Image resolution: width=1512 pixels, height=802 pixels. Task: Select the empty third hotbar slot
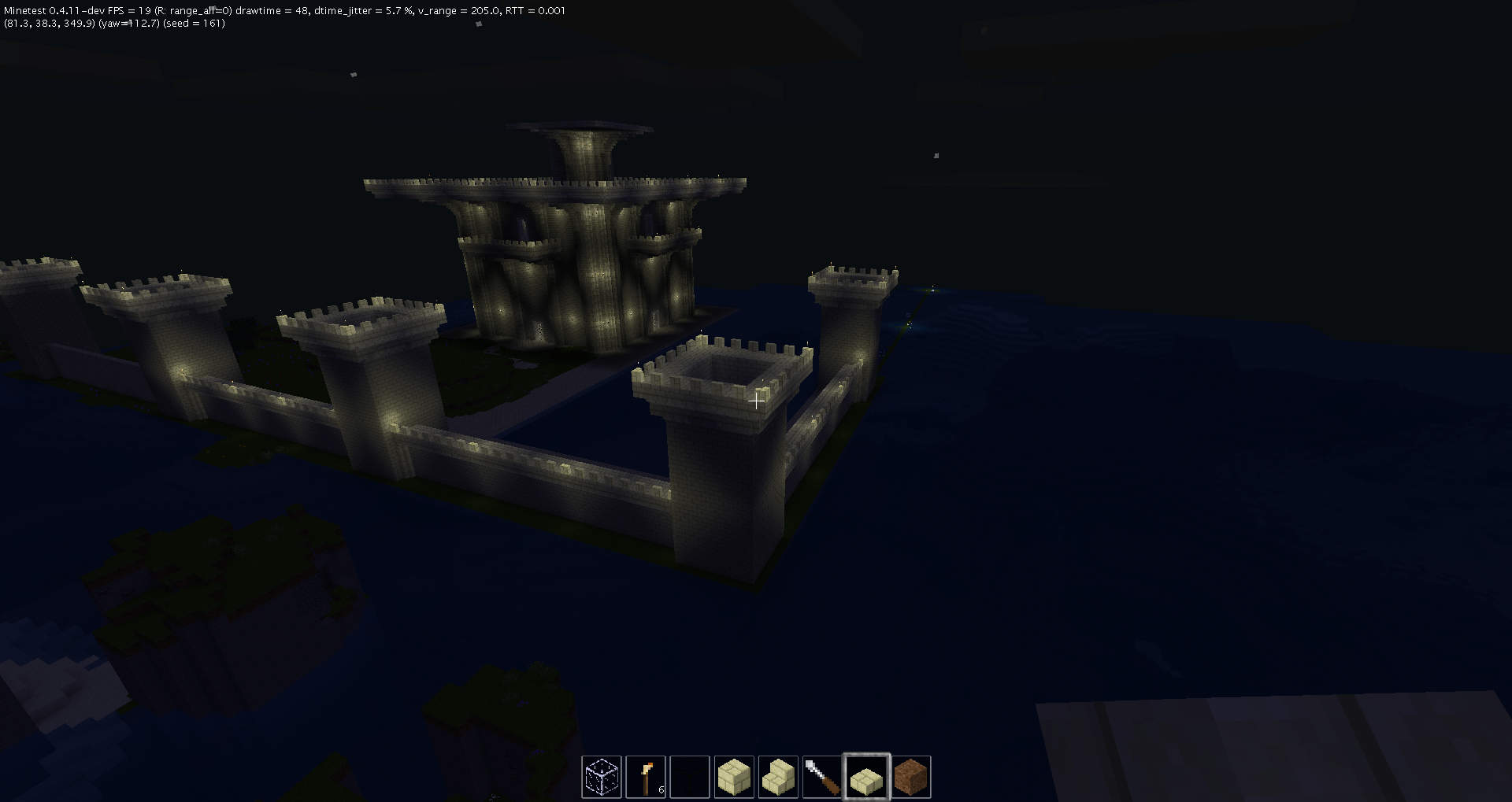(x=690, y=777)
